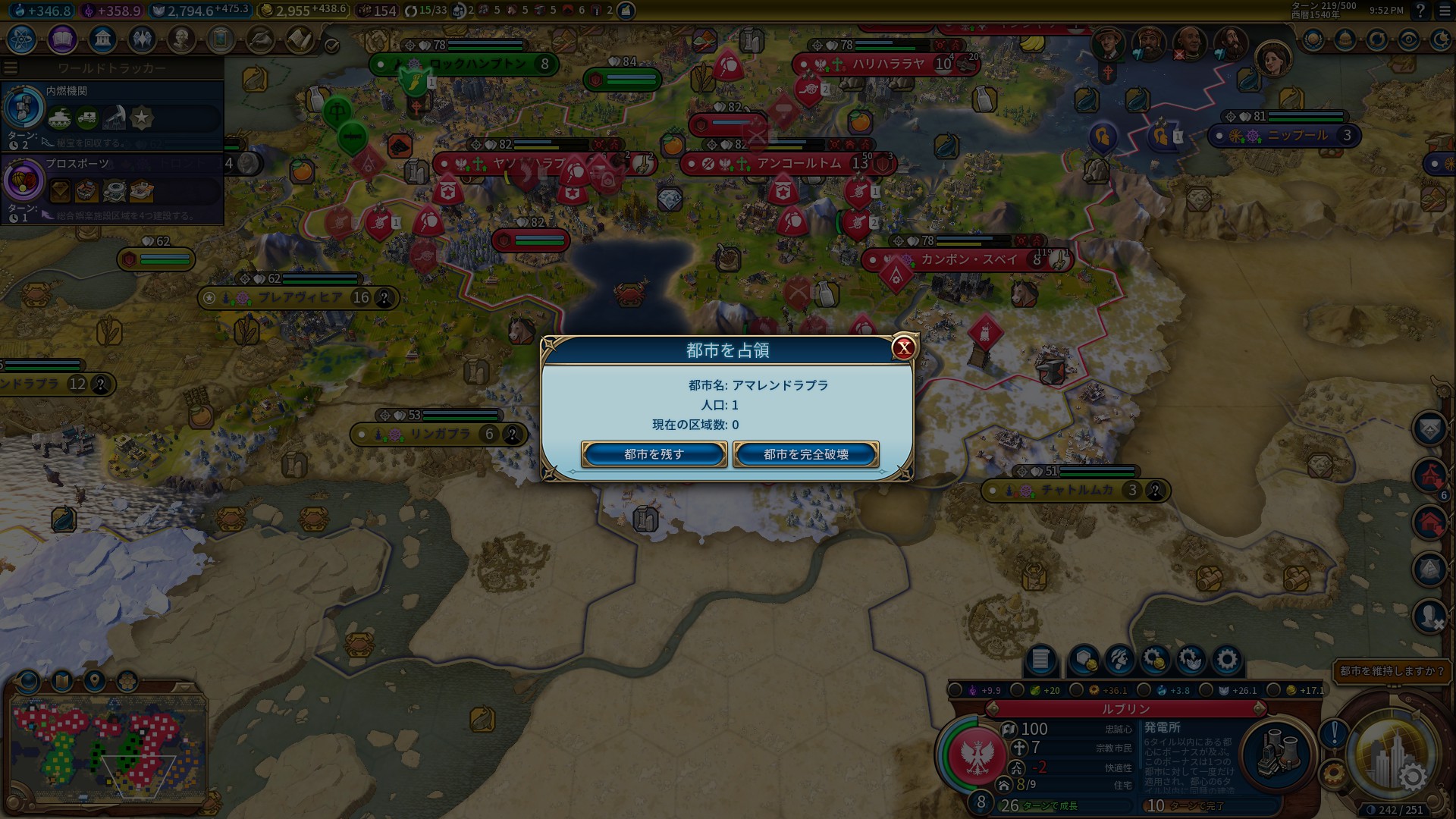1456x819 pixels.
Task: Open the main game menu hamburger icon
Action: click(1444, 11)
